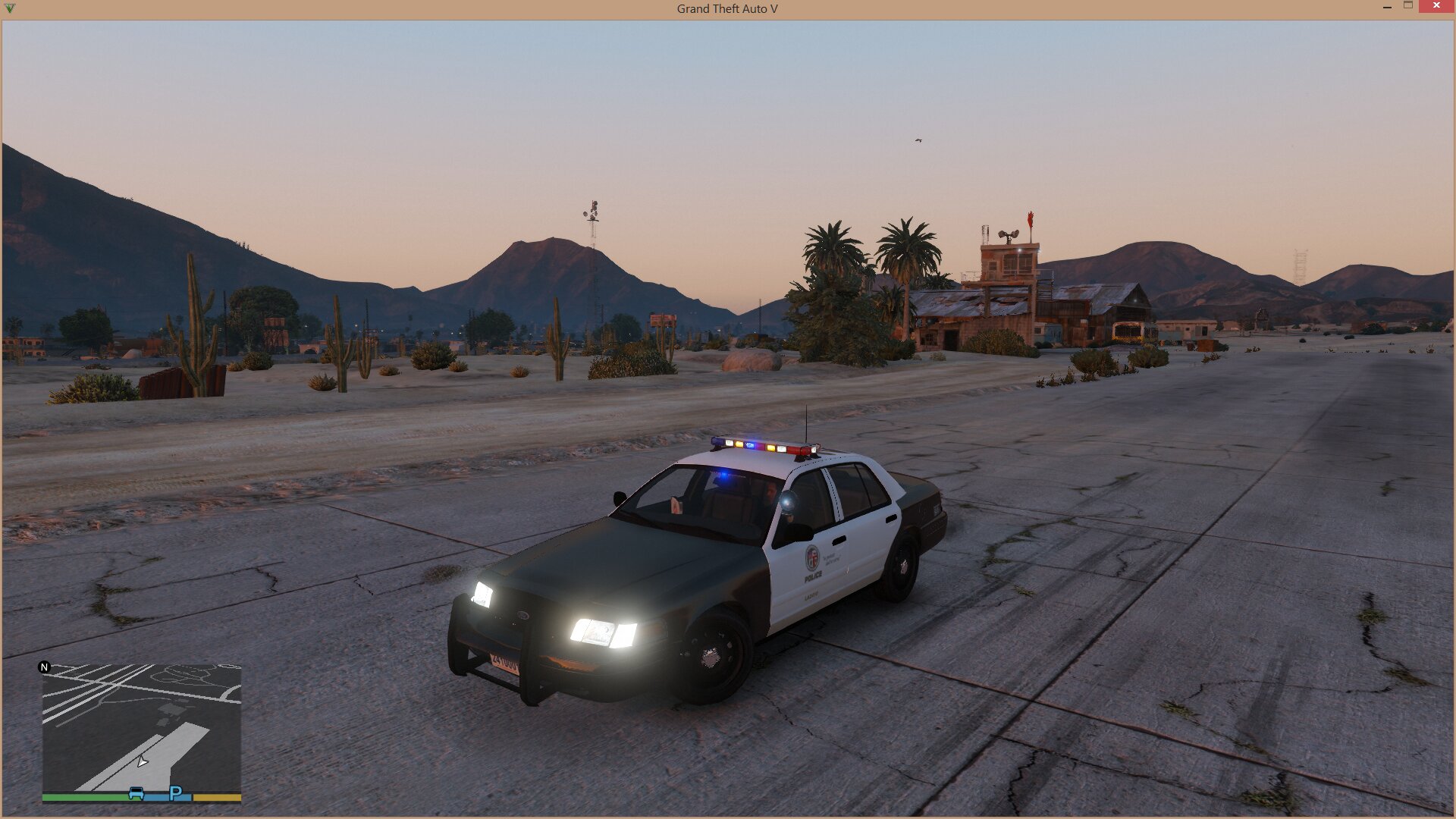Screen dimensions: 1456x819
Task: Minimize the Grand Theft Auto V window
Action: (x=1387, y=7)
